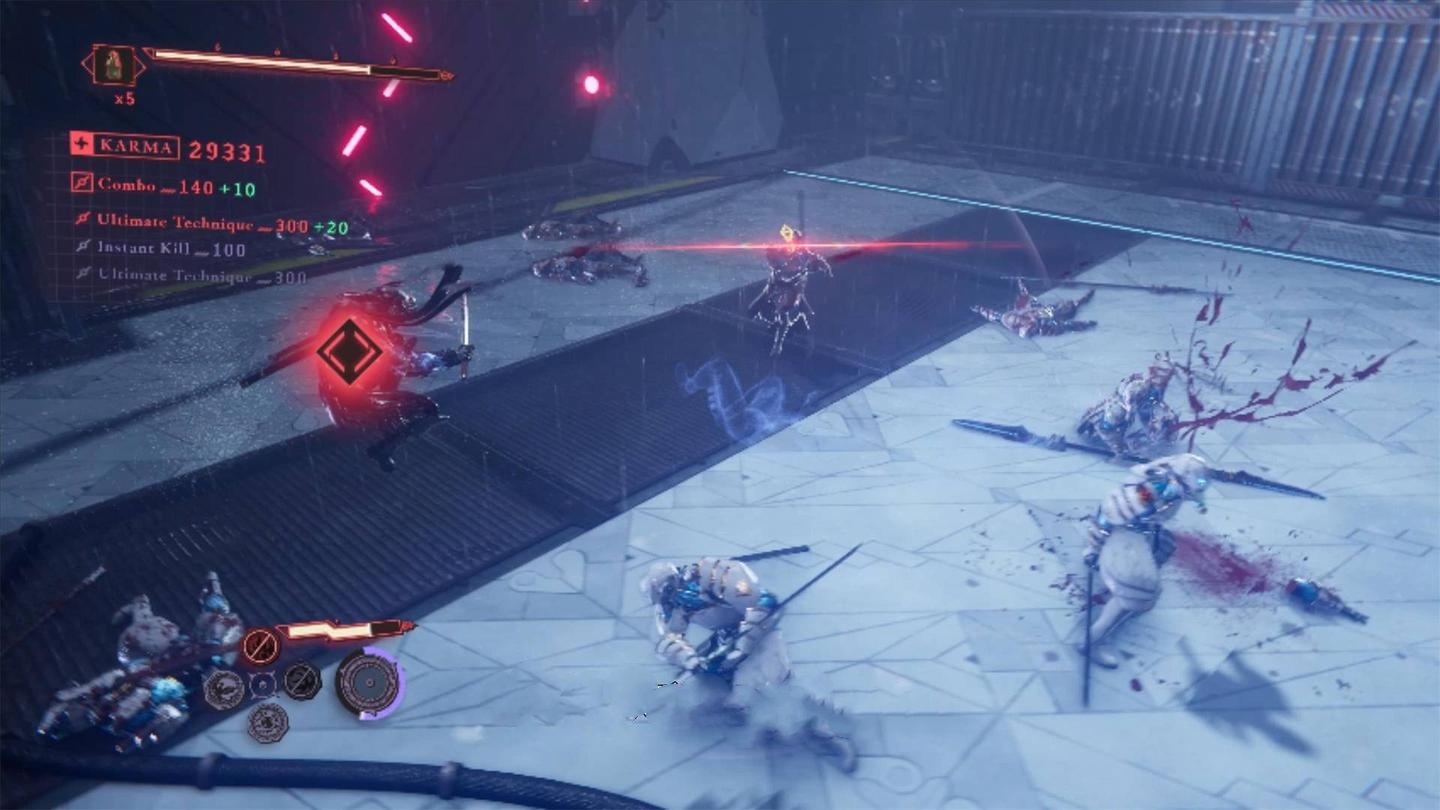Choose the bottom octagonal emblem in the weapon wheel
The width and height of the screenshot is (1440, 810).
267,722
